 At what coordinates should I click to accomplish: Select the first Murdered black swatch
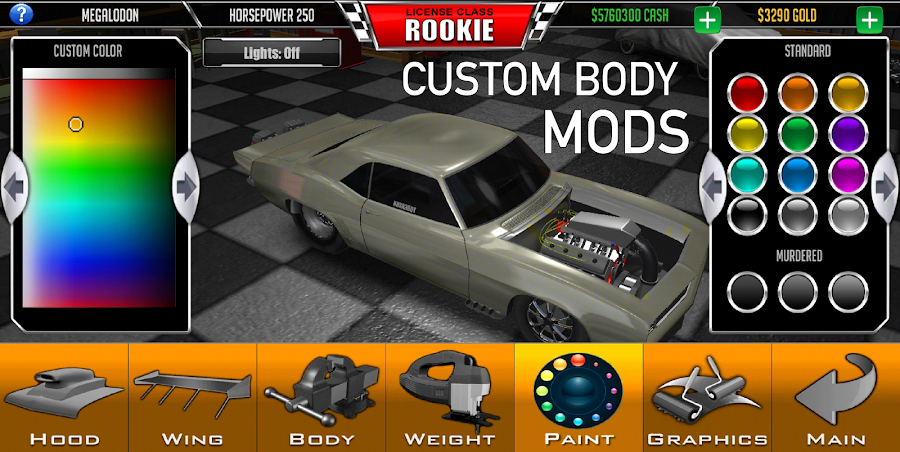[748, 291]
